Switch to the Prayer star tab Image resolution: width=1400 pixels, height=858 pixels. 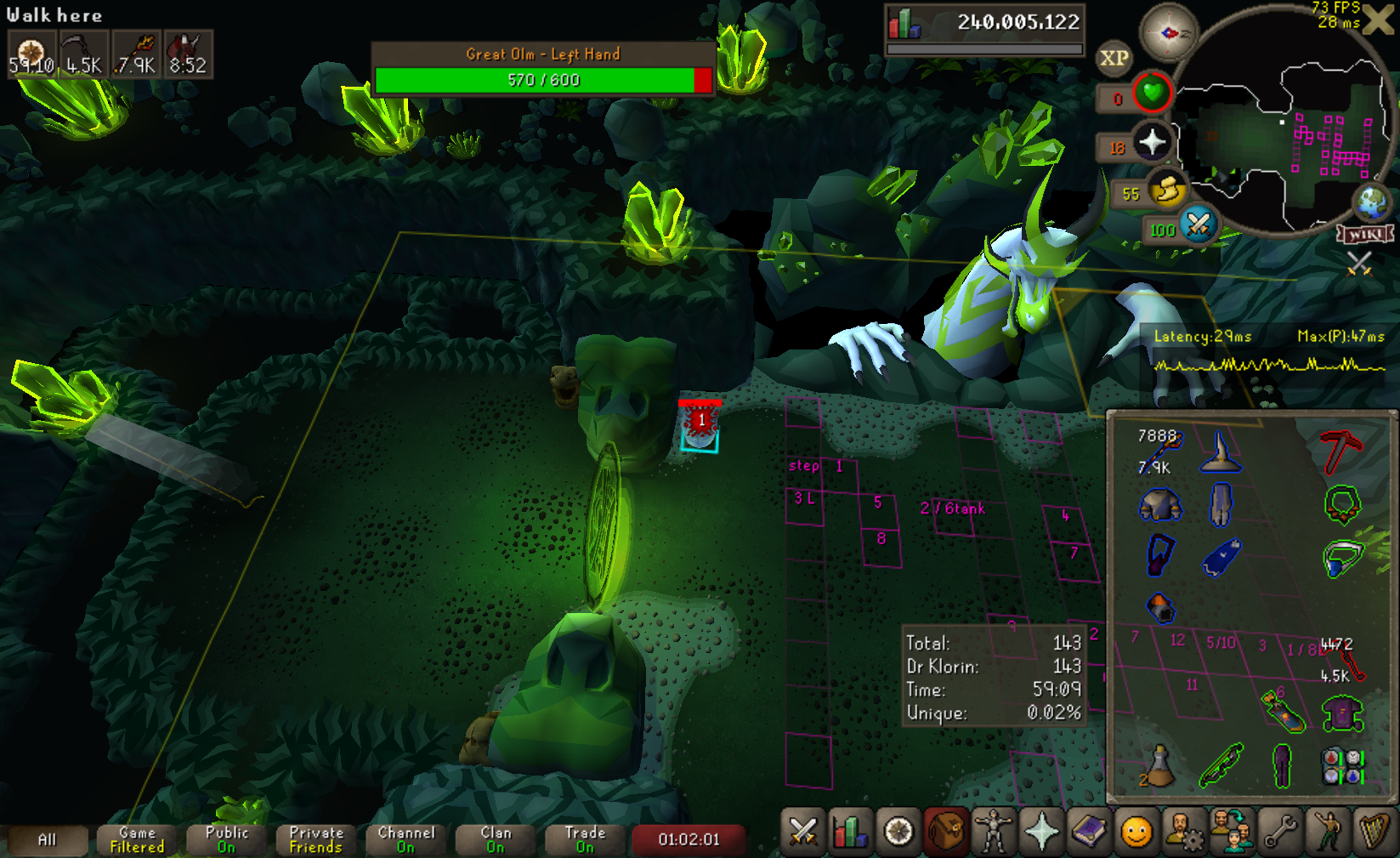click(1041, 832)
